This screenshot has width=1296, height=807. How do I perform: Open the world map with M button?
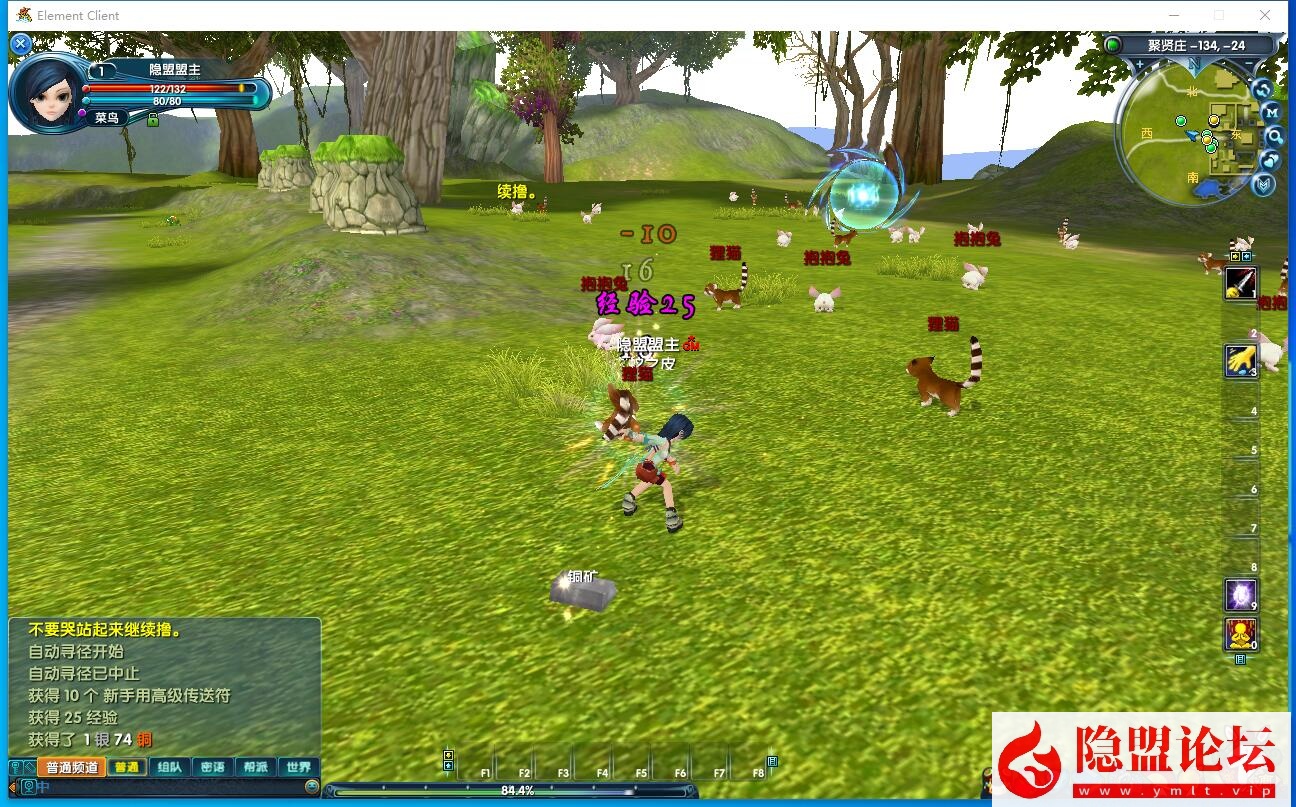[x=1271, y=112]
